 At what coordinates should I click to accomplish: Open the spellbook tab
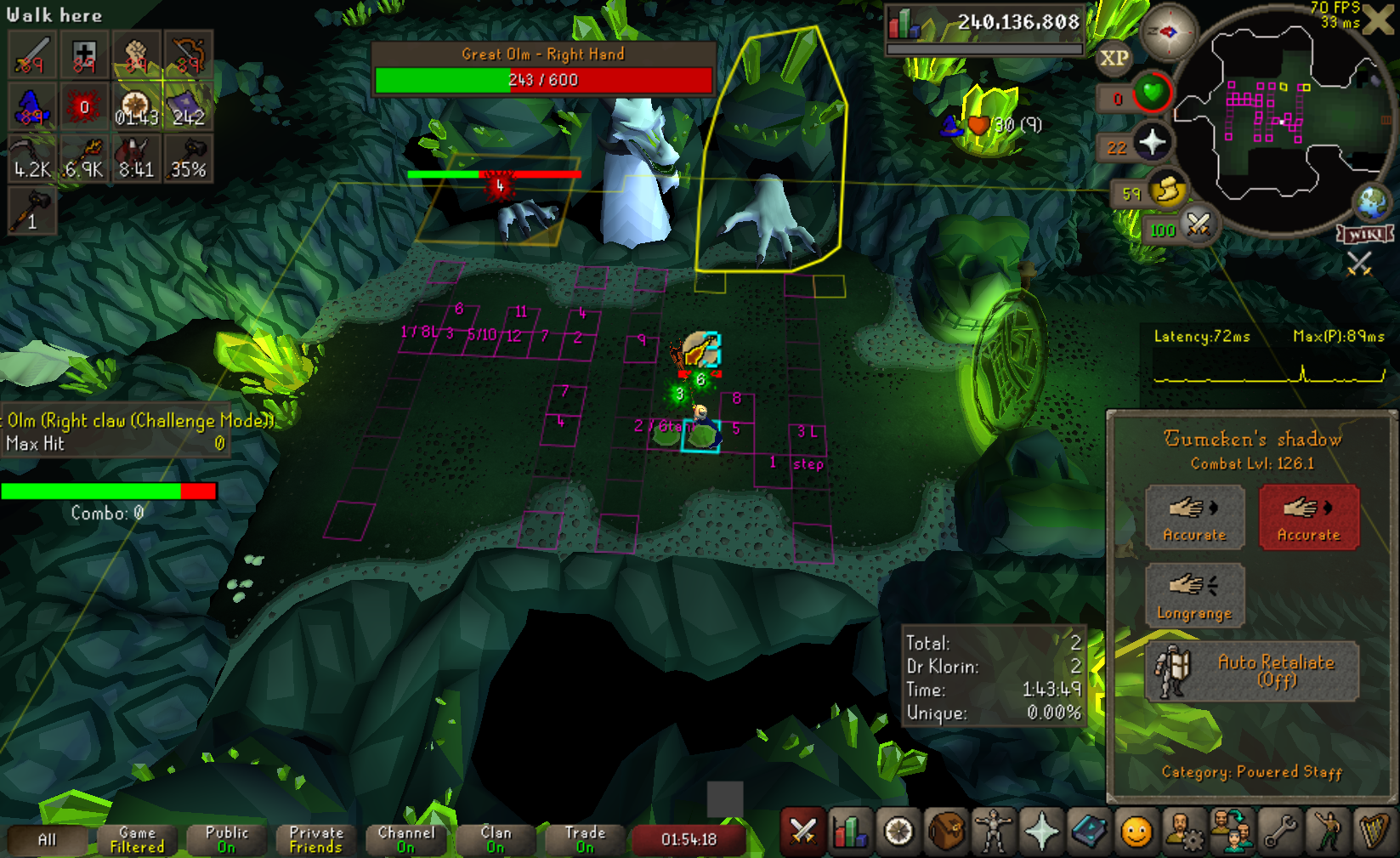pos(1089,832)
